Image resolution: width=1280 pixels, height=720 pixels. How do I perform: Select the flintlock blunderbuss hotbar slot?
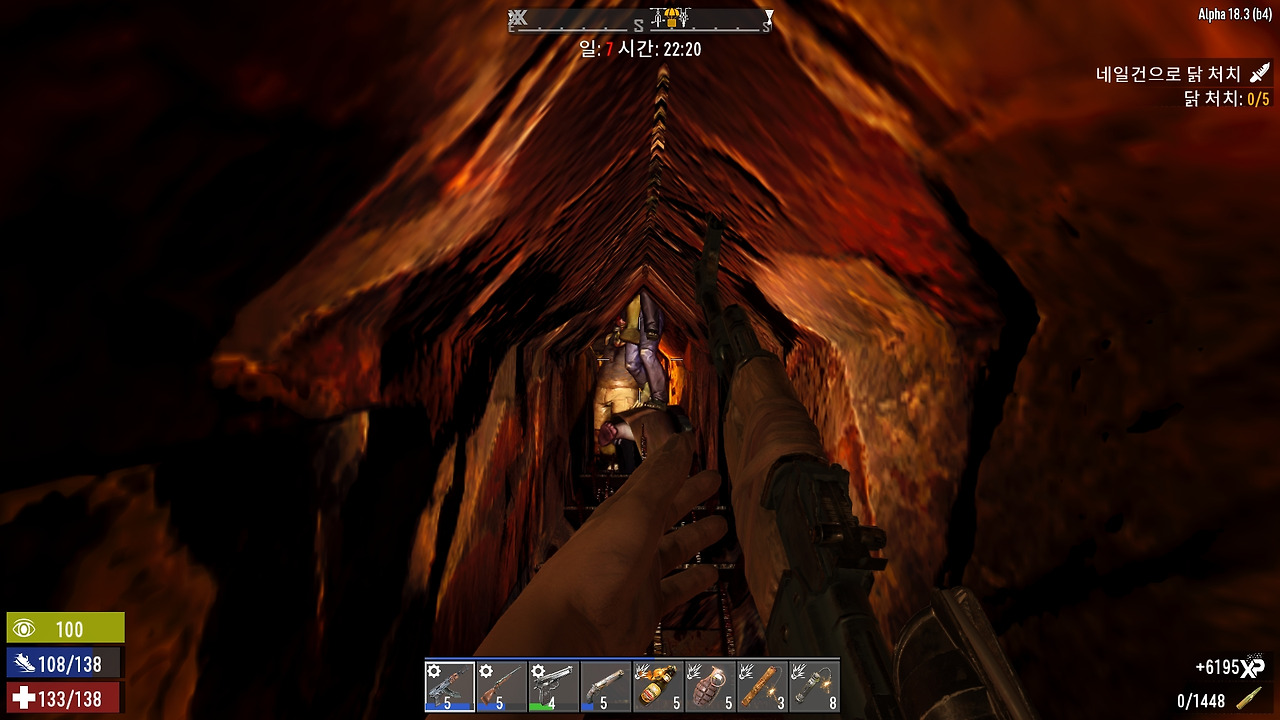coord(606,686)
